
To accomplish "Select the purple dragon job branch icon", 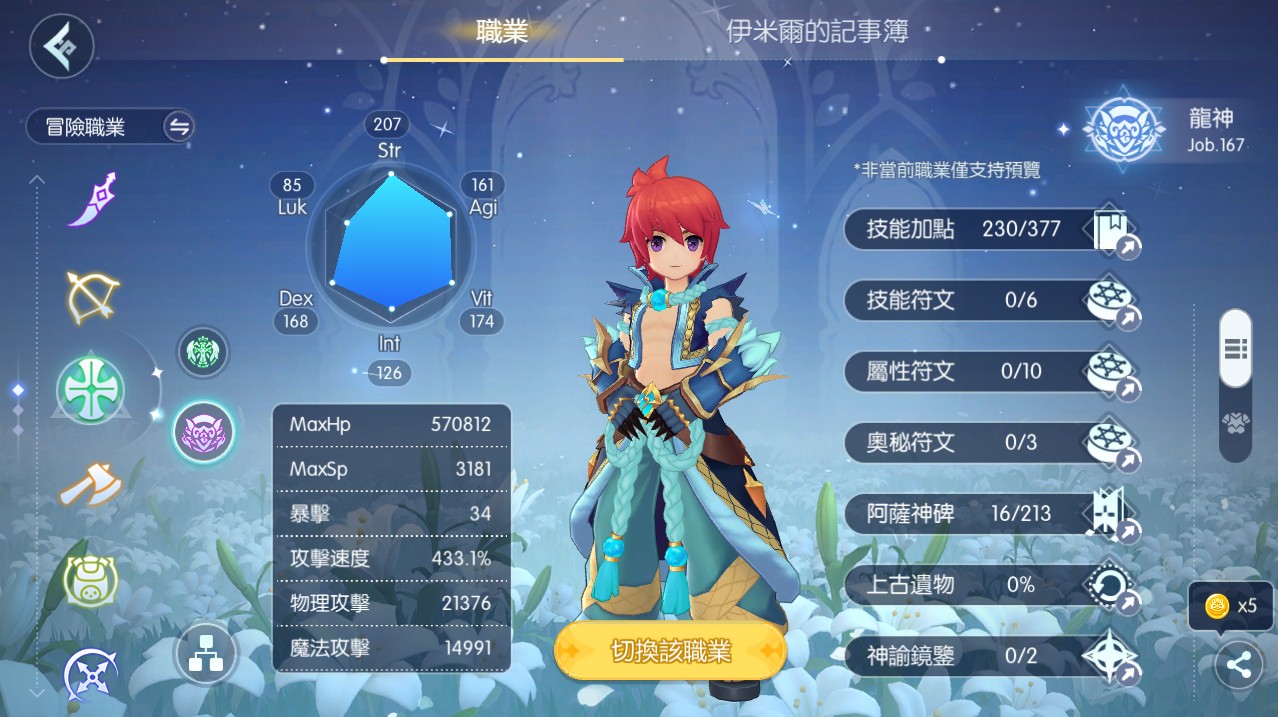I will tap(204, 432).
